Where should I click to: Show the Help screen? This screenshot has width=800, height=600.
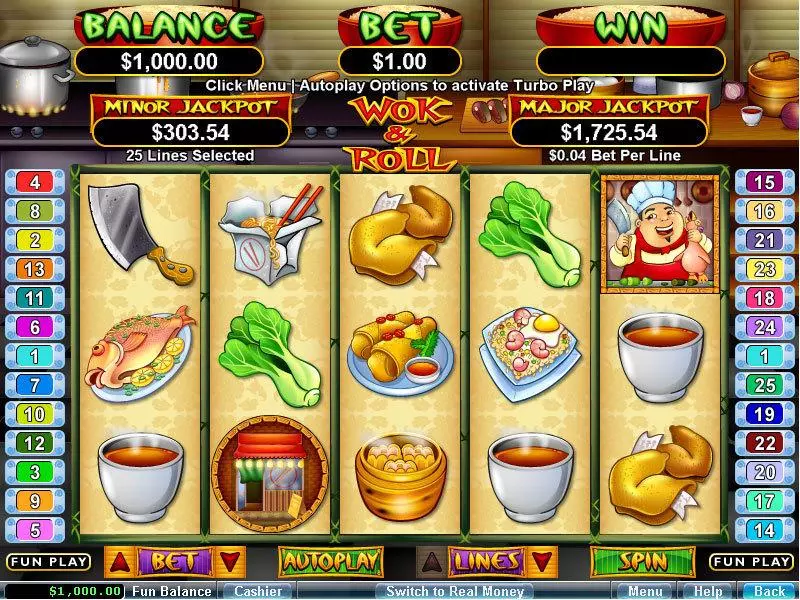pos(708,591)
